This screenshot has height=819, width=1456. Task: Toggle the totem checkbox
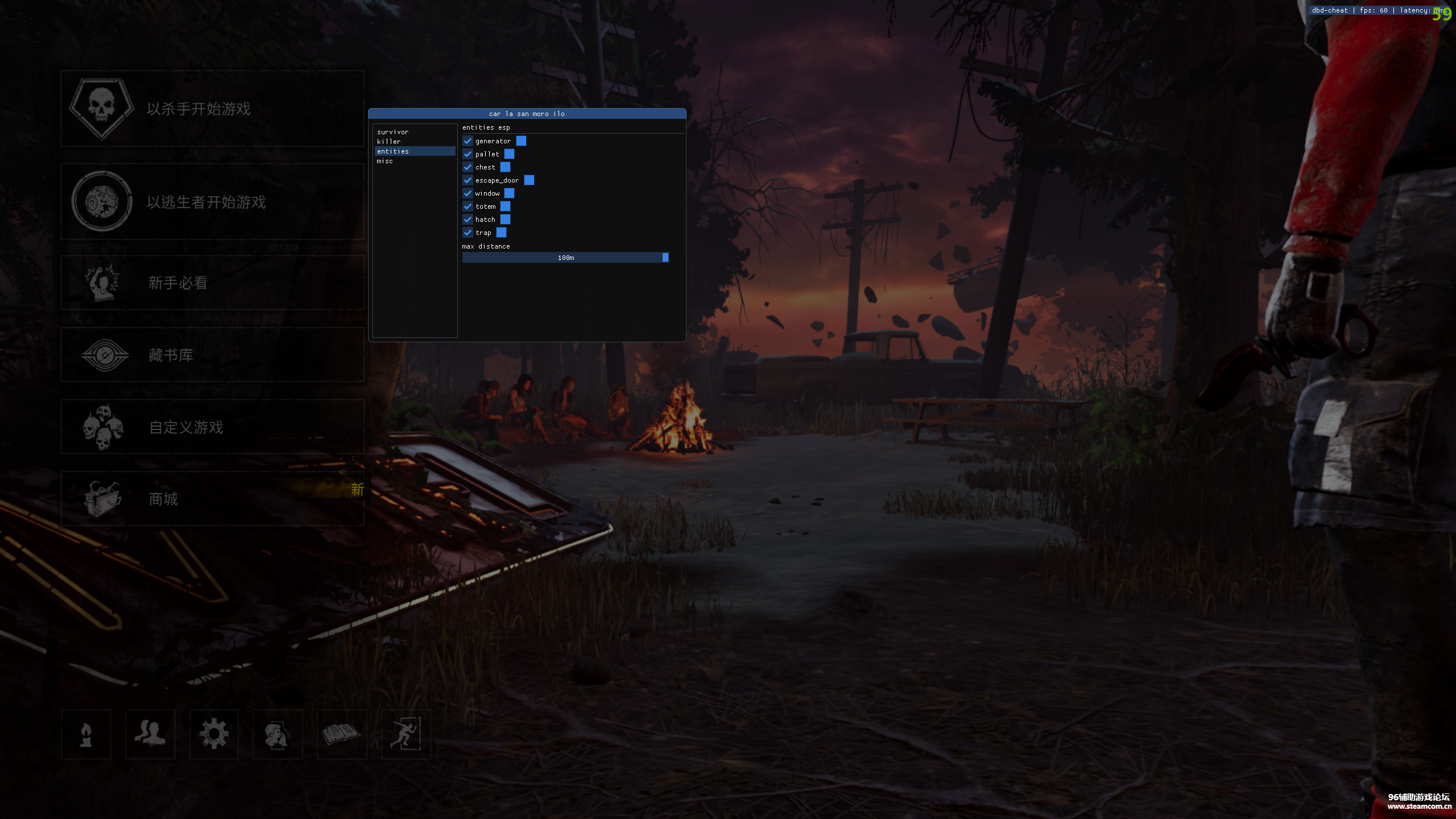[x=468, y=206]
